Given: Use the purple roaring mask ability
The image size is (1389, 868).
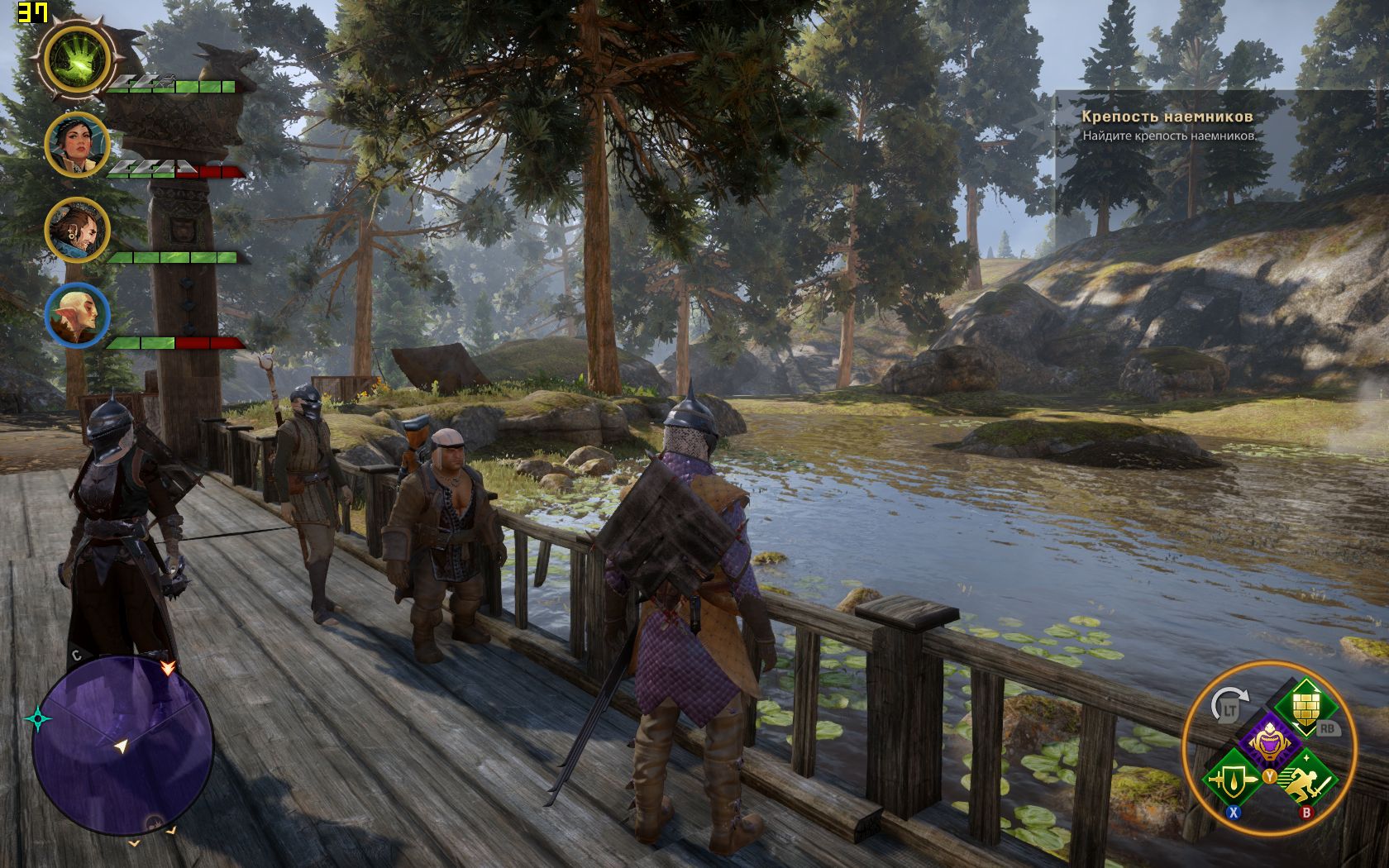Looking at the screenshot, I should coord(1267,742).
